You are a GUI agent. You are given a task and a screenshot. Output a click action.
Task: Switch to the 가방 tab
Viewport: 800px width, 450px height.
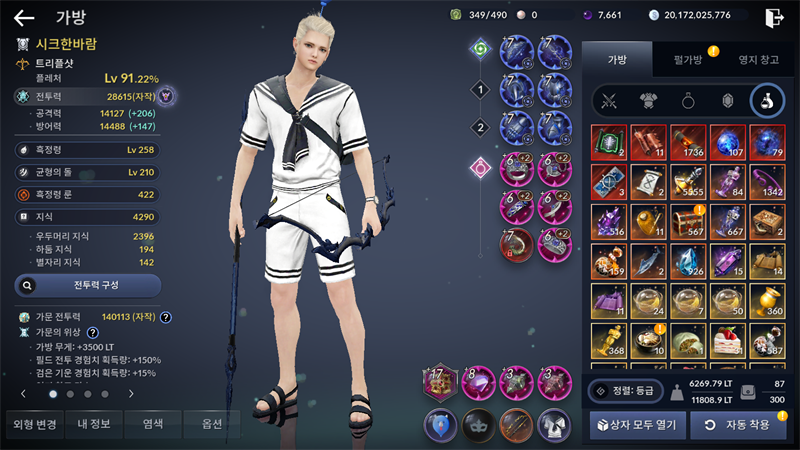[x=616, y=60]
